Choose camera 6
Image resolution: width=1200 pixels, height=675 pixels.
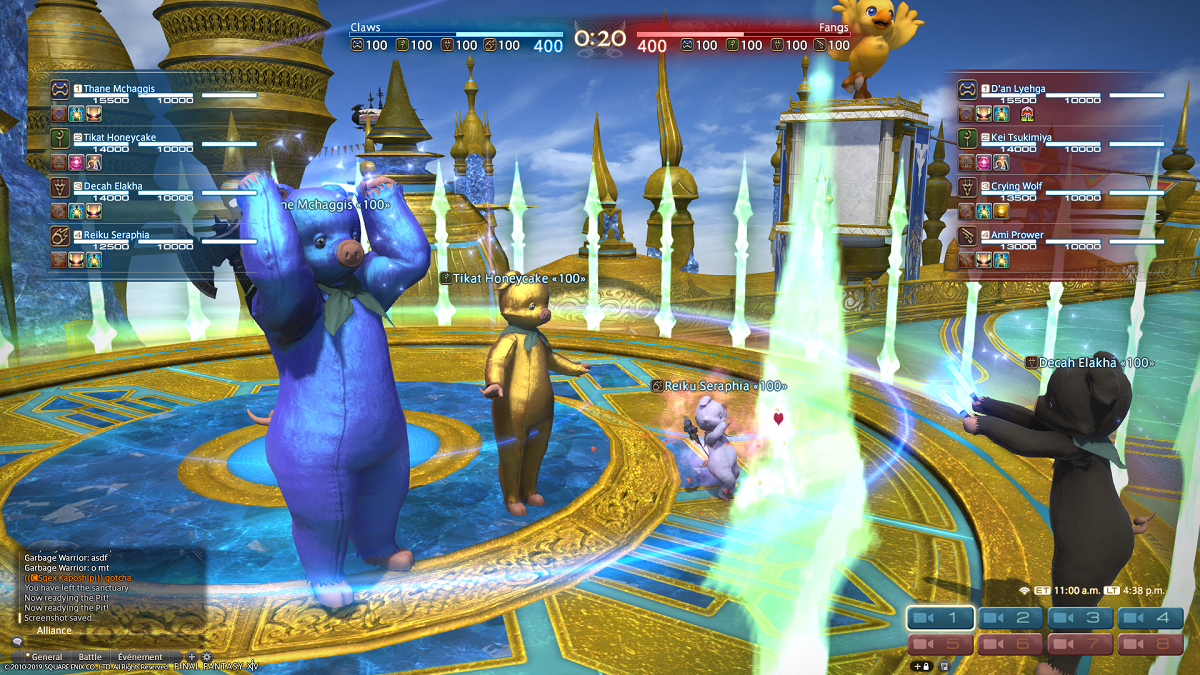(x=1010, y=645)
